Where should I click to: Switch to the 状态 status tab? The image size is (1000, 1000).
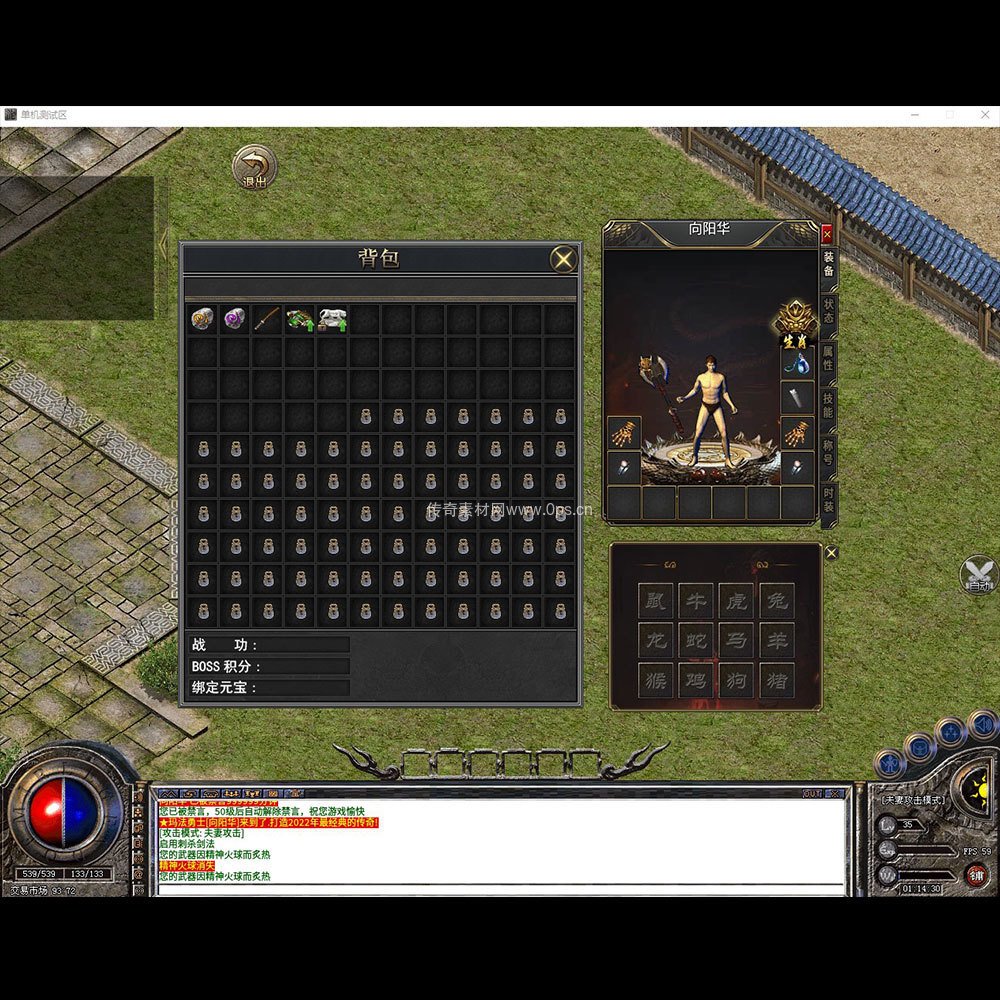(x=828, y=310)
